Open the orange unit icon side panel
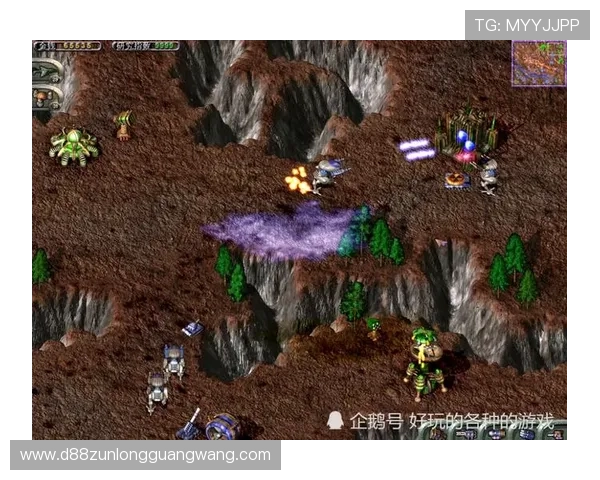Screen dimensions: 600x480 (43, 98)
